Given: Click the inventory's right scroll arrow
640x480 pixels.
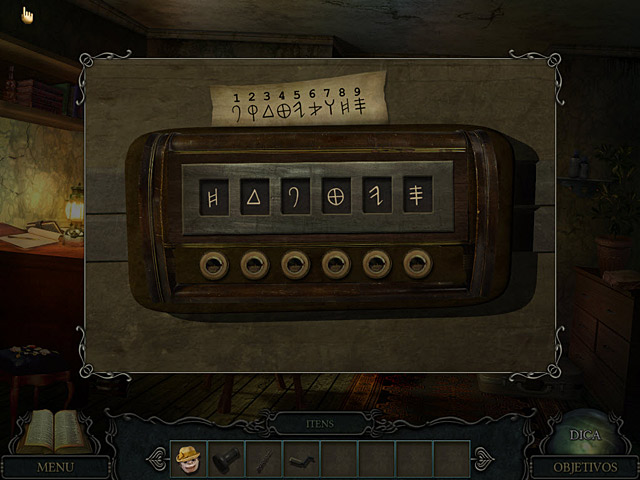Looking at the screenshot, I should click(x=483, y=459).
